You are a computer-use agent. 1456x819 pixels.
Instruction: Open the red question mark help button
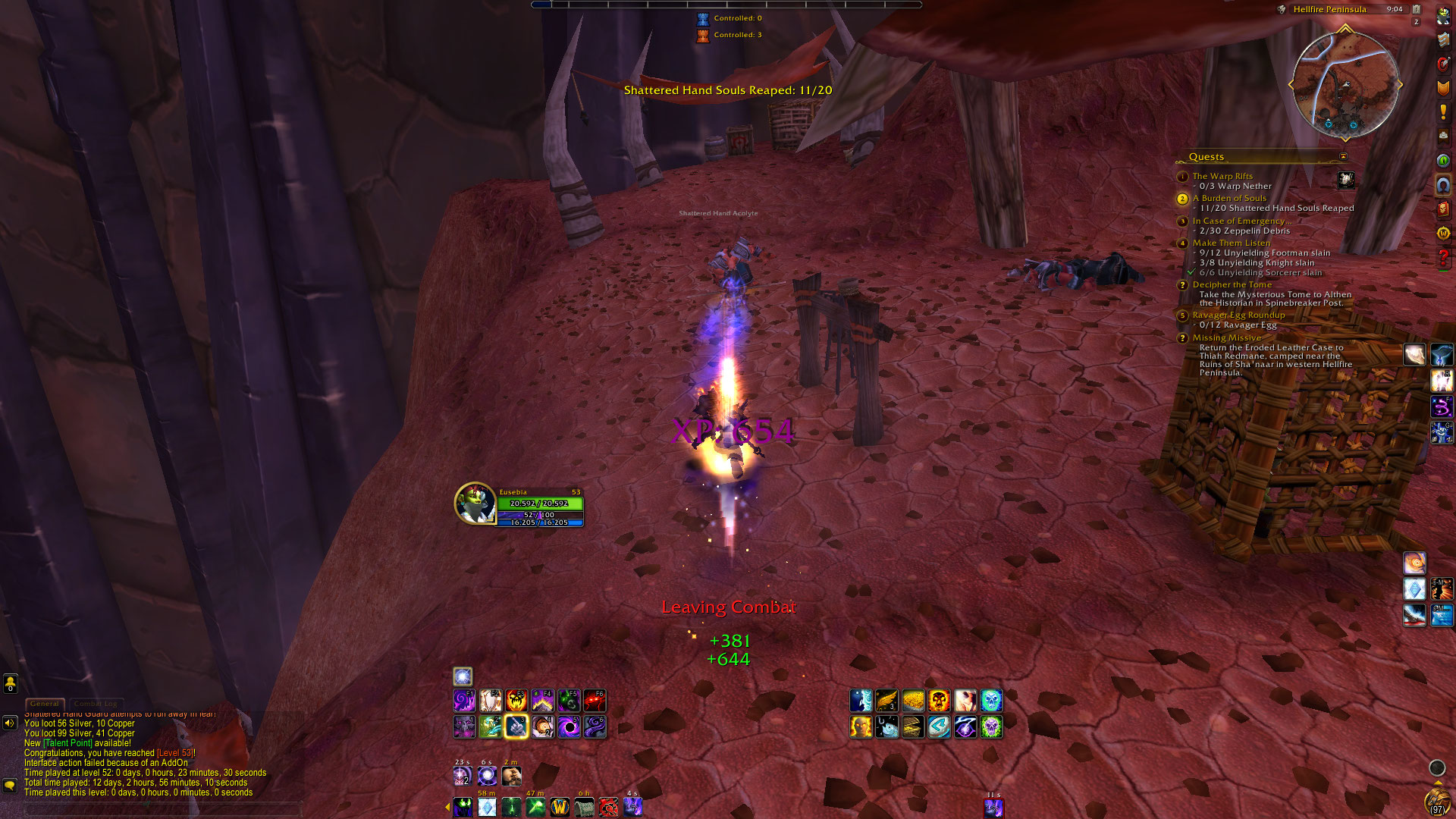tap(1443, 258)
